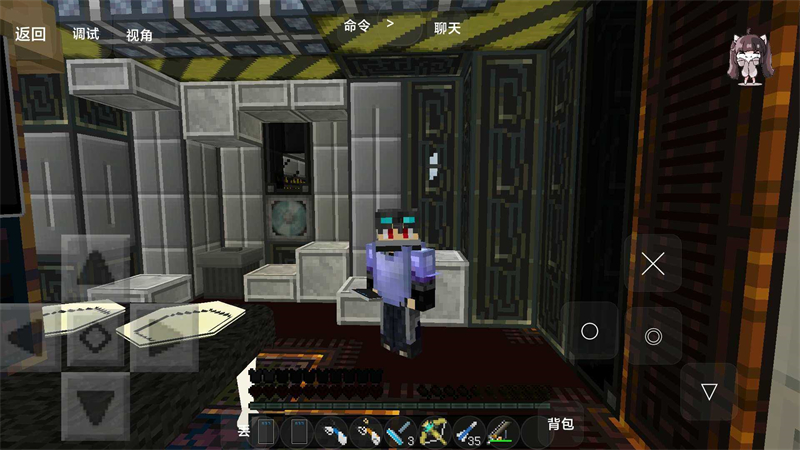Image resolution: width=800 pixels, height=450 pixels.
Task: Switch the 视角 camera view
Action: (140, 35)
